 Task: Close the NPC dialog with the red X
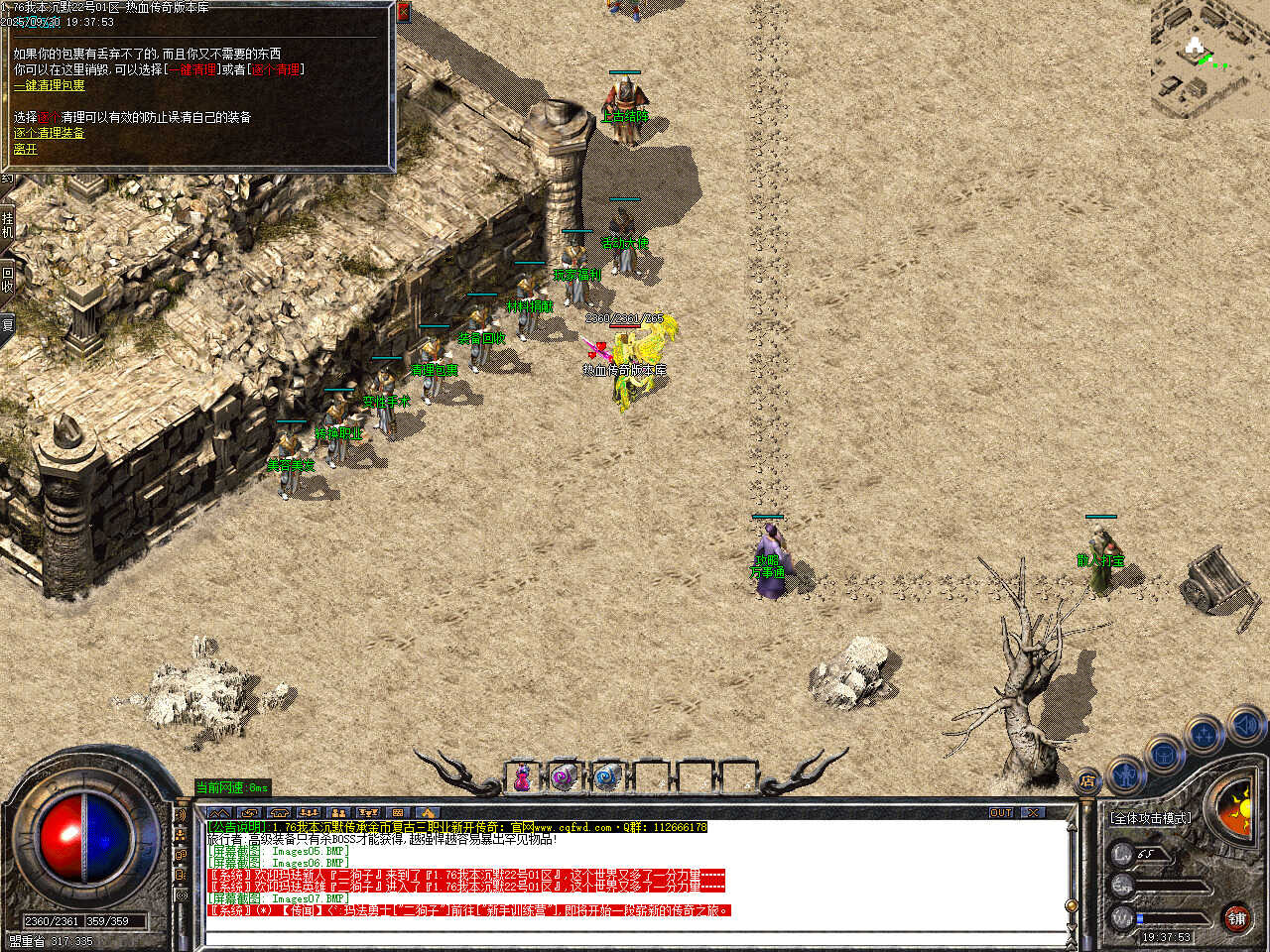[x=403, y=12]
